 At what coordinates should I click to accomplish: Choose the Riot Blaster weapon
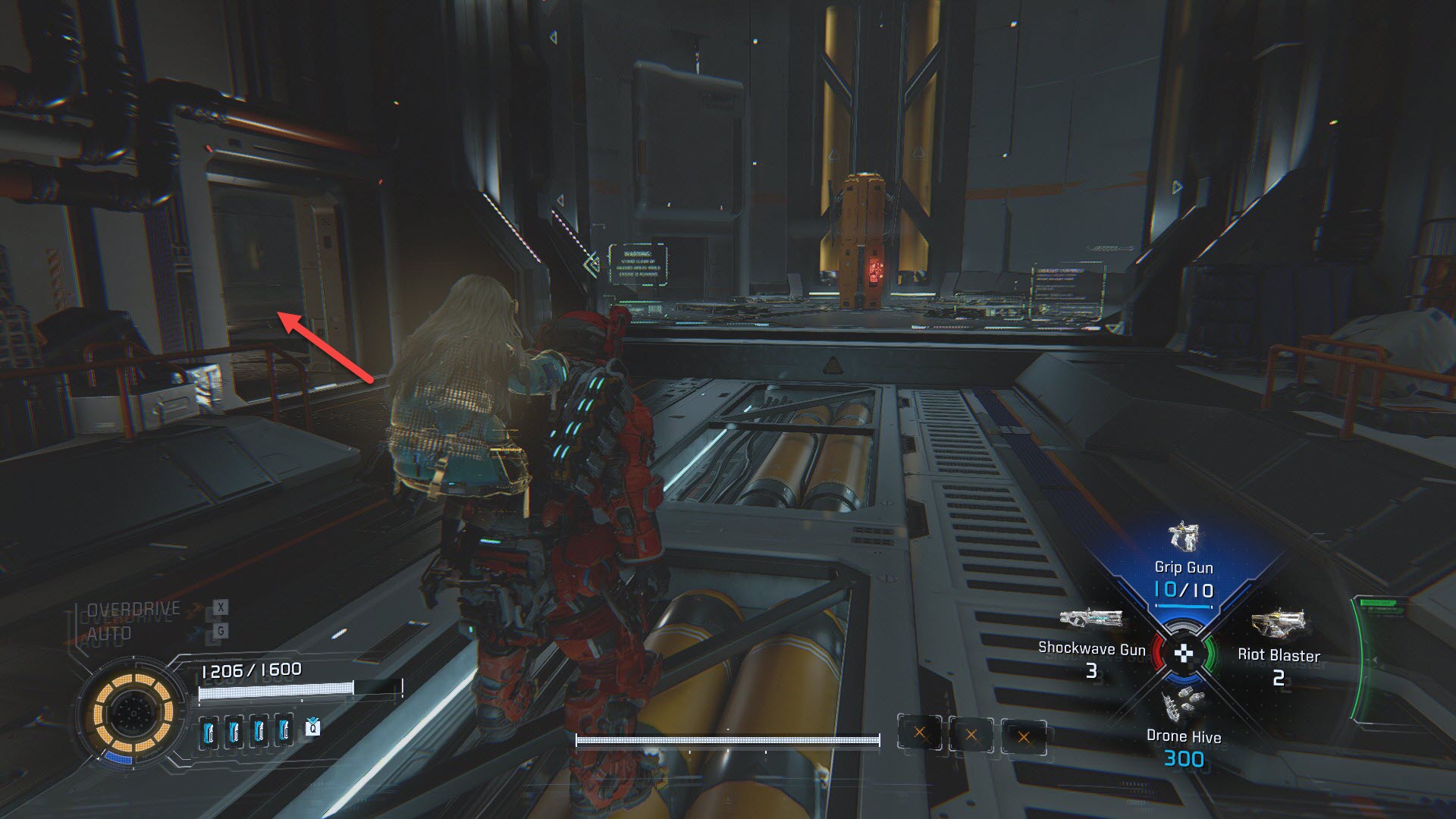(x=1278, y=625)
